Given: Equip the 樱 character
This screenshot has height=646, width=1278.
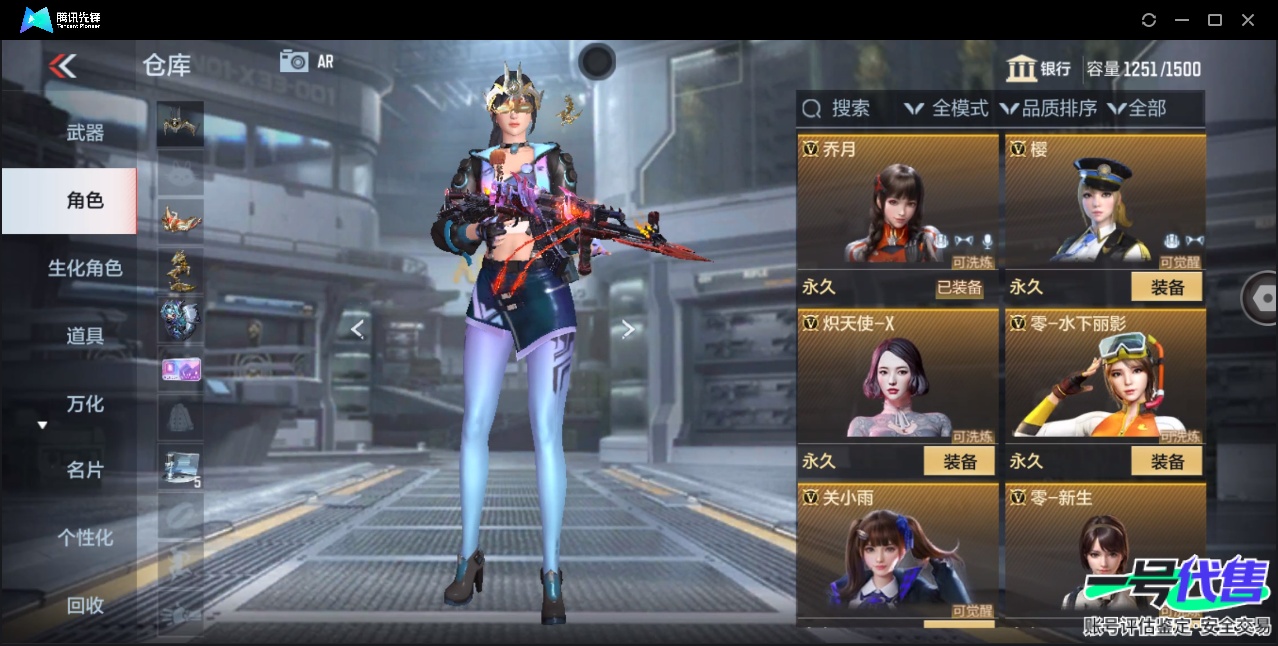Looking at the screenshot, I should tap(1166, 288).
